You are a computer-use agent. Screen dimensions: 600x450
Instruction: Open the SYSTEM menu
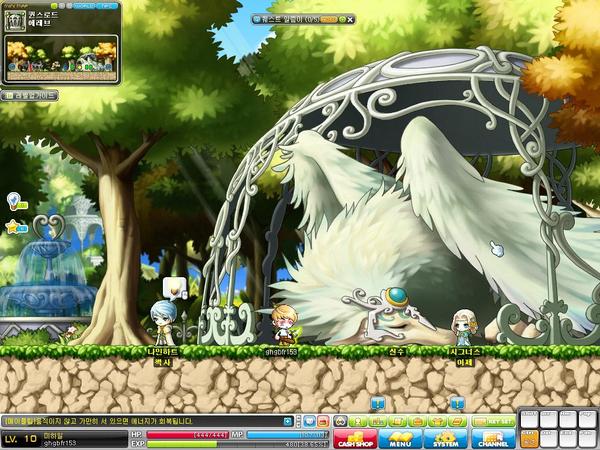[x=444, y=438]
